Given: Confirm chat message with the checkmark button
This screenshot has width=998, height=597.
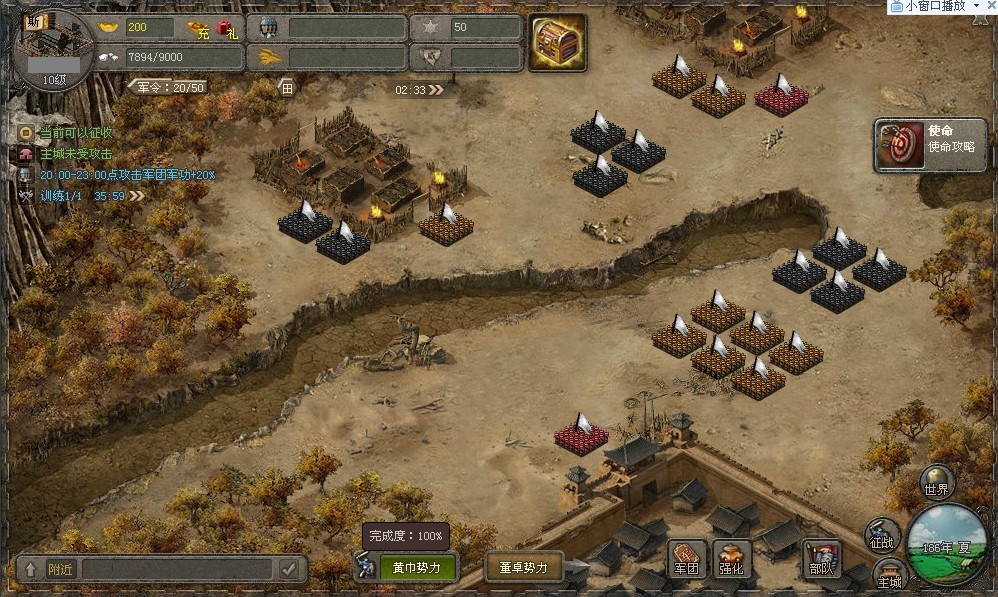Looking at the screenshot, I should 290,569.
